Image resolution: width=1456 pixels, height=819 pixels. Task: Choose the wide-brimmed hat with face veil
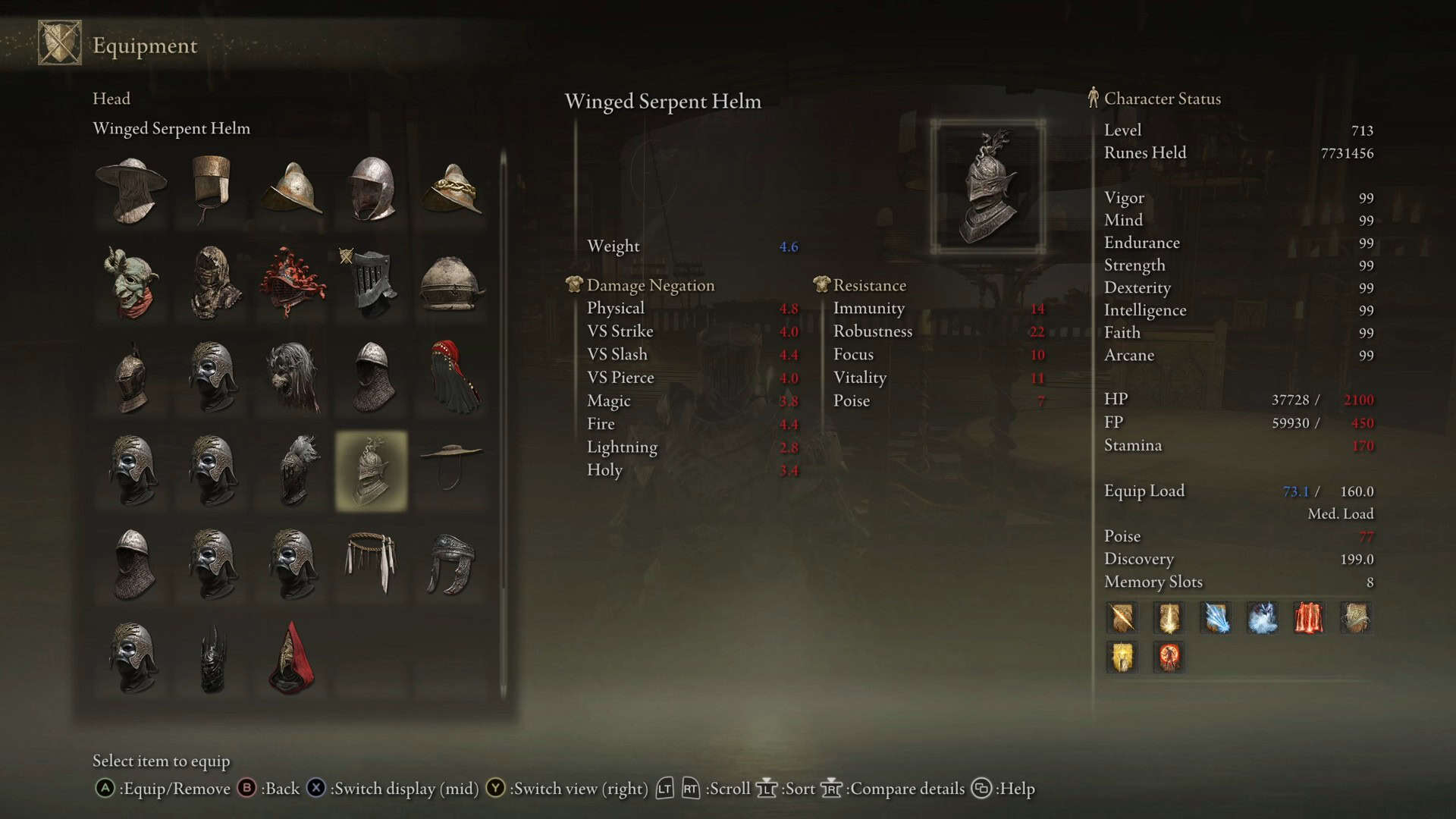click(x=132, y=190)
